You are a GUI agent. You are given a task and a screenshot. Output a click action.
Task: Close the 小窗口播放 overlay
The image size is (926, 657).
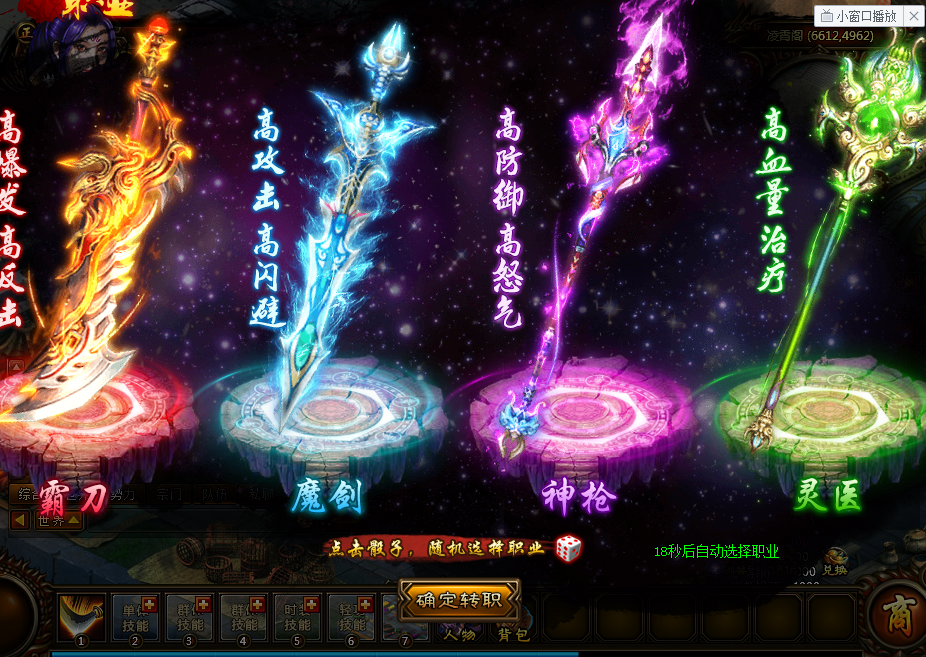[914, 16]
